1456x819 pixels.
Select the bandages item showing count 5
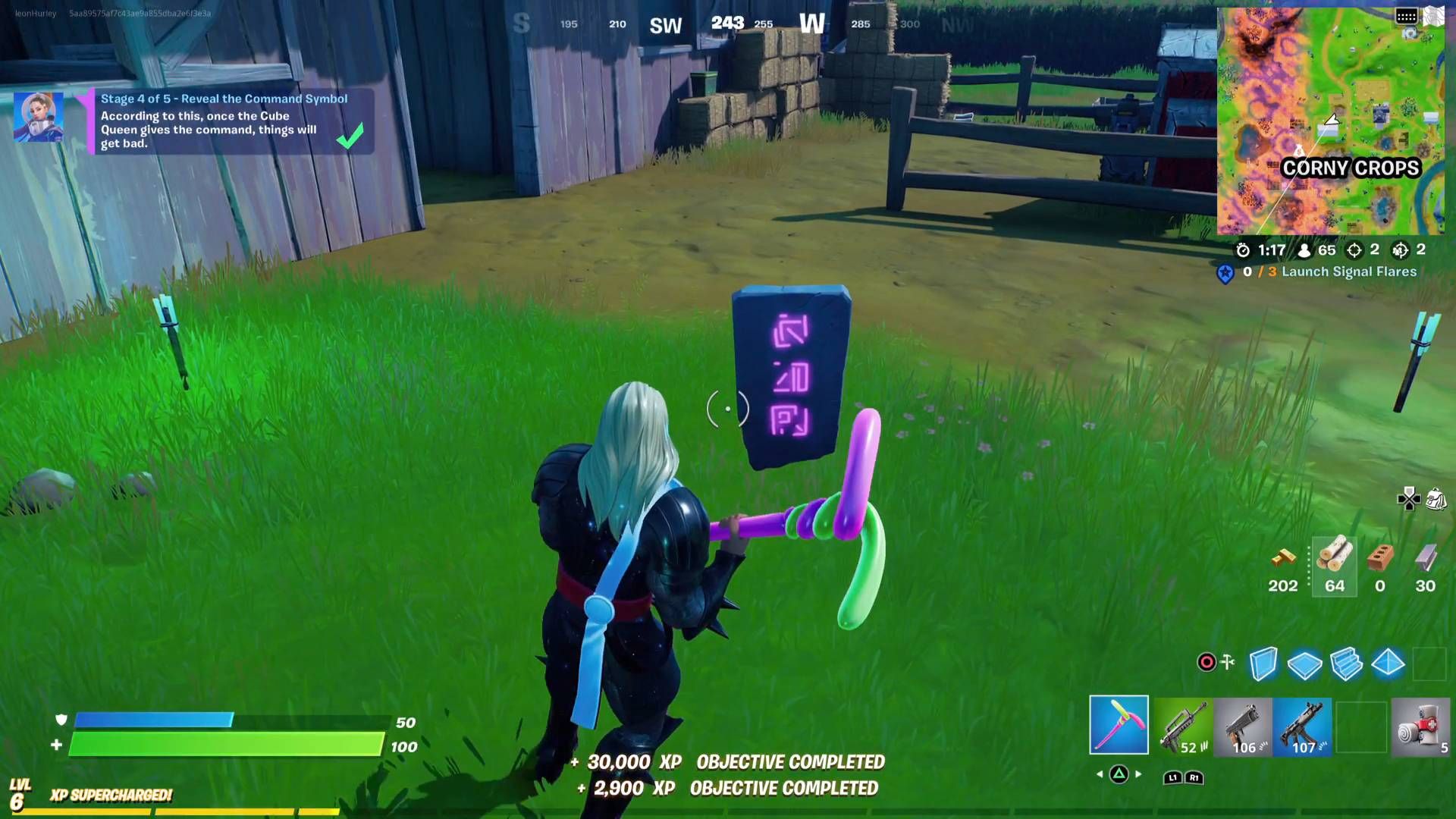click(x=1426, y=726)
